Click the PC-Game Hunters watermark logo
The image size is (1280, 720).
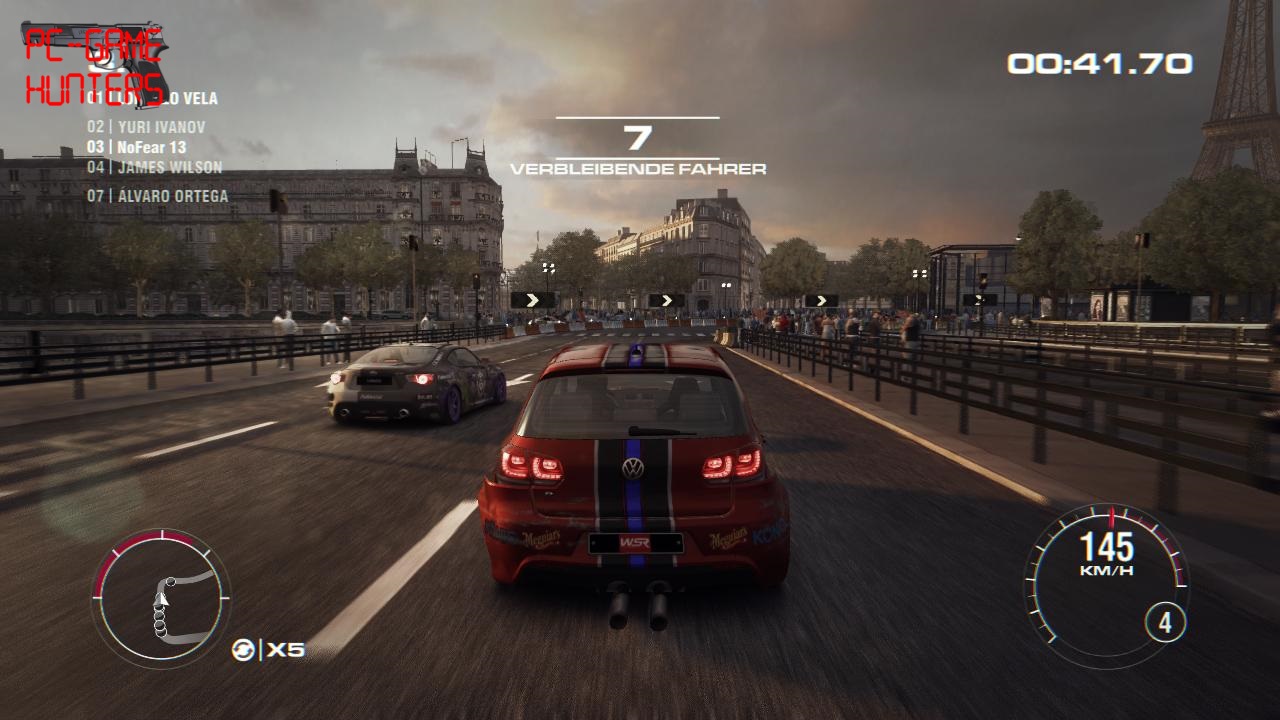pyautogui.click(x=93, y=66)
